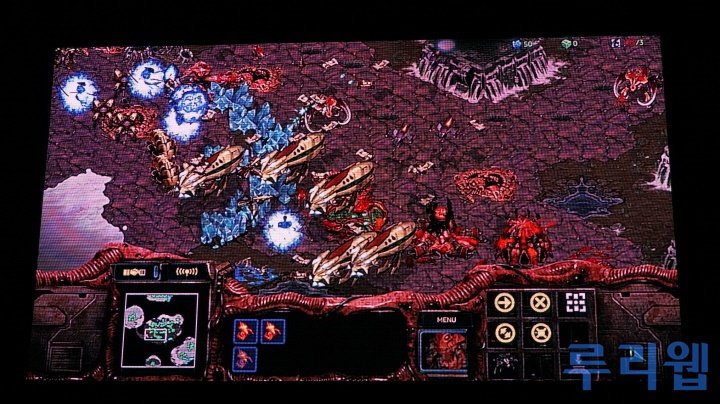Activate the Attack command crosshair icon
The image size is (720, 404).
pyautogui.click(x=574, y=303)
